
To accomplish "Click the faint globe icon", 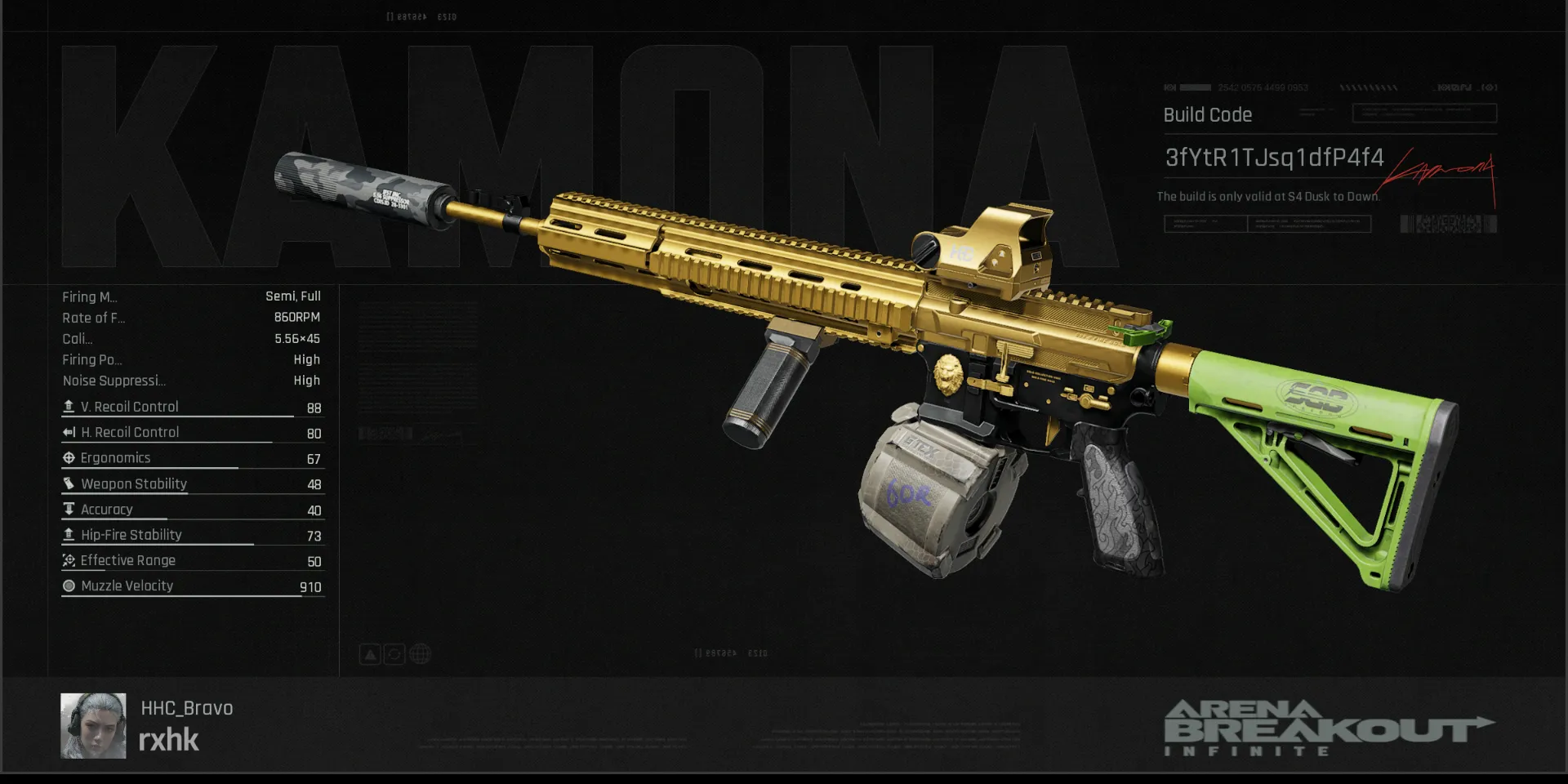I will [420, 654].
